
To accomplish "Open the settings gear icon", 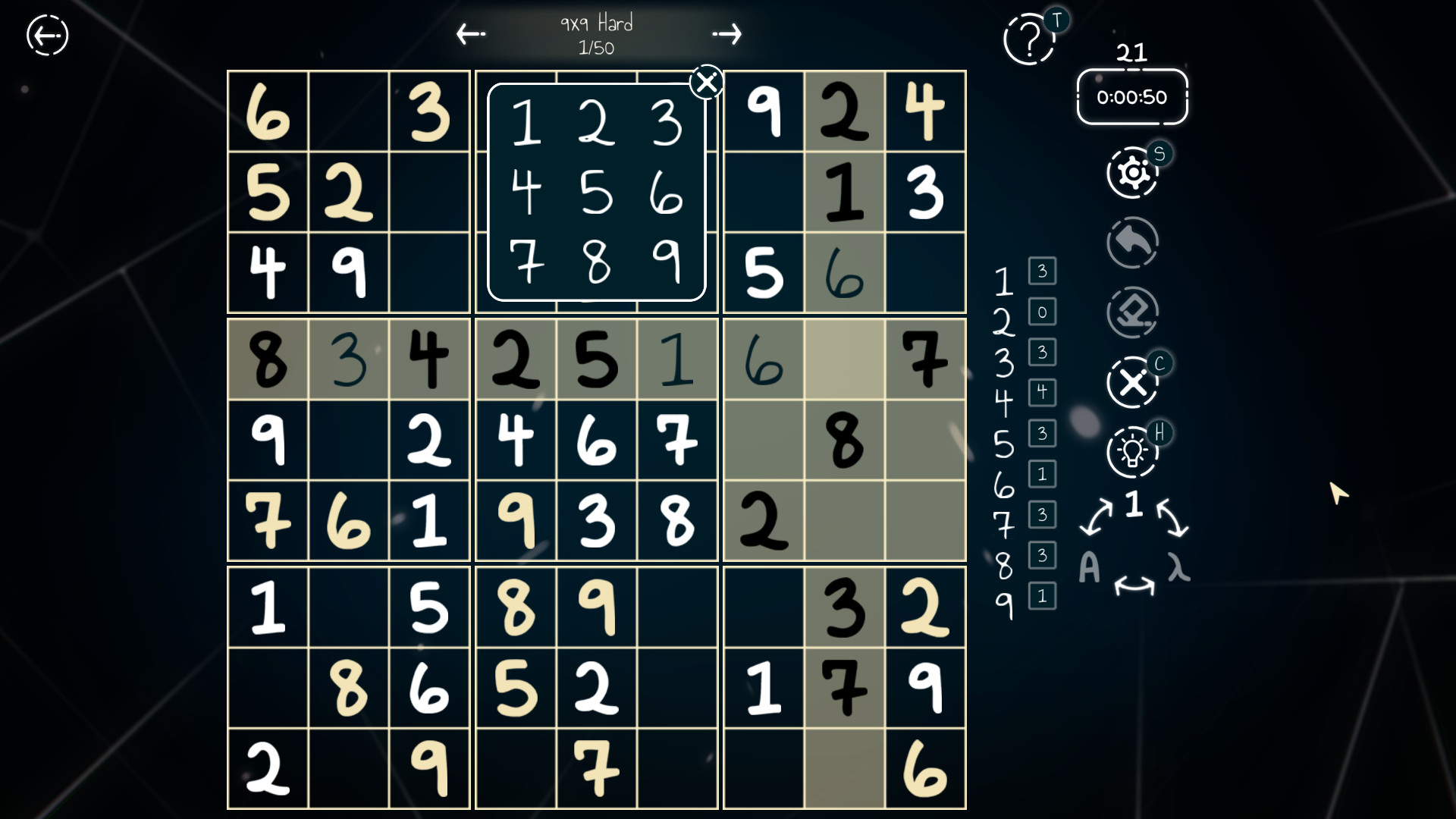I will (1132, 173).
